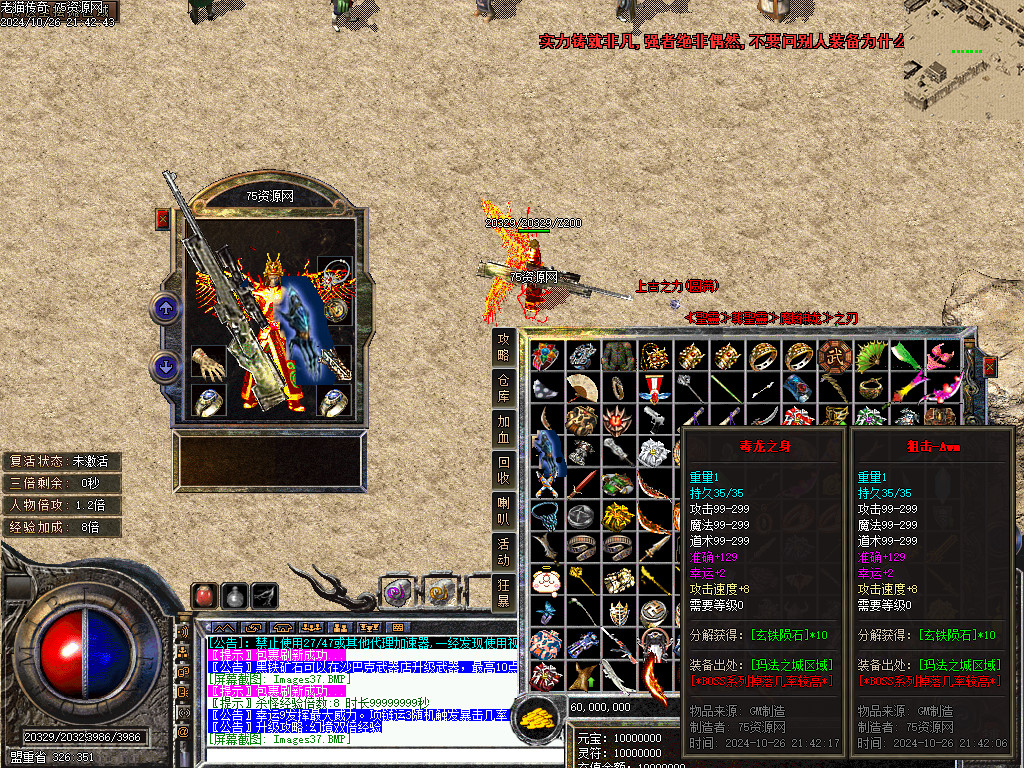Click the gold ingots pile icon

click(x=540, y=717)
